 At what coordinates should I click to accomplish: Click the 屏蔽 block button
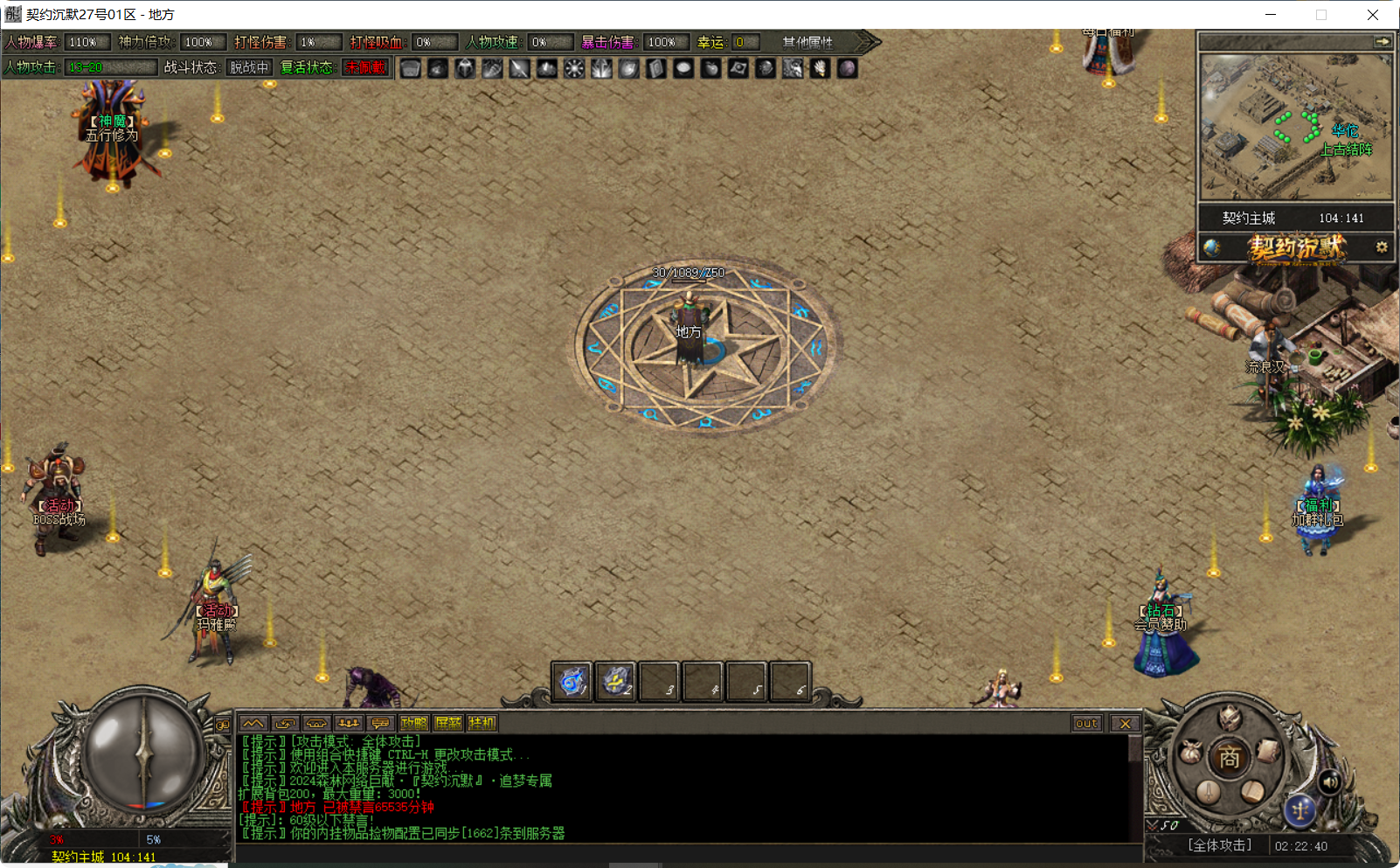point(448,723)
